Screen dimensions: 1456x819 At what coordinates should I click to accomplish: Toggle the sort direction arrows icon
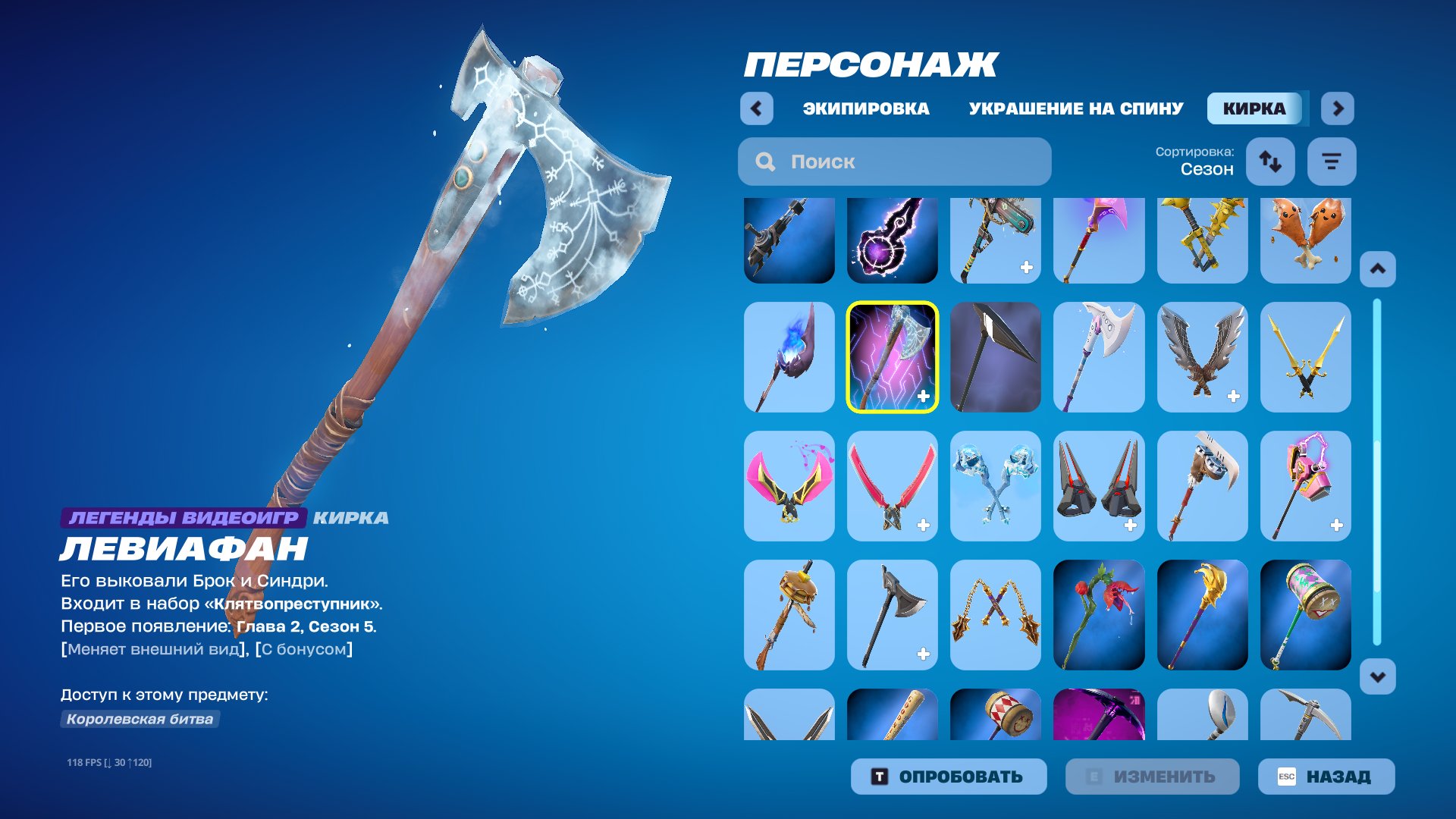click(1270, 162)
